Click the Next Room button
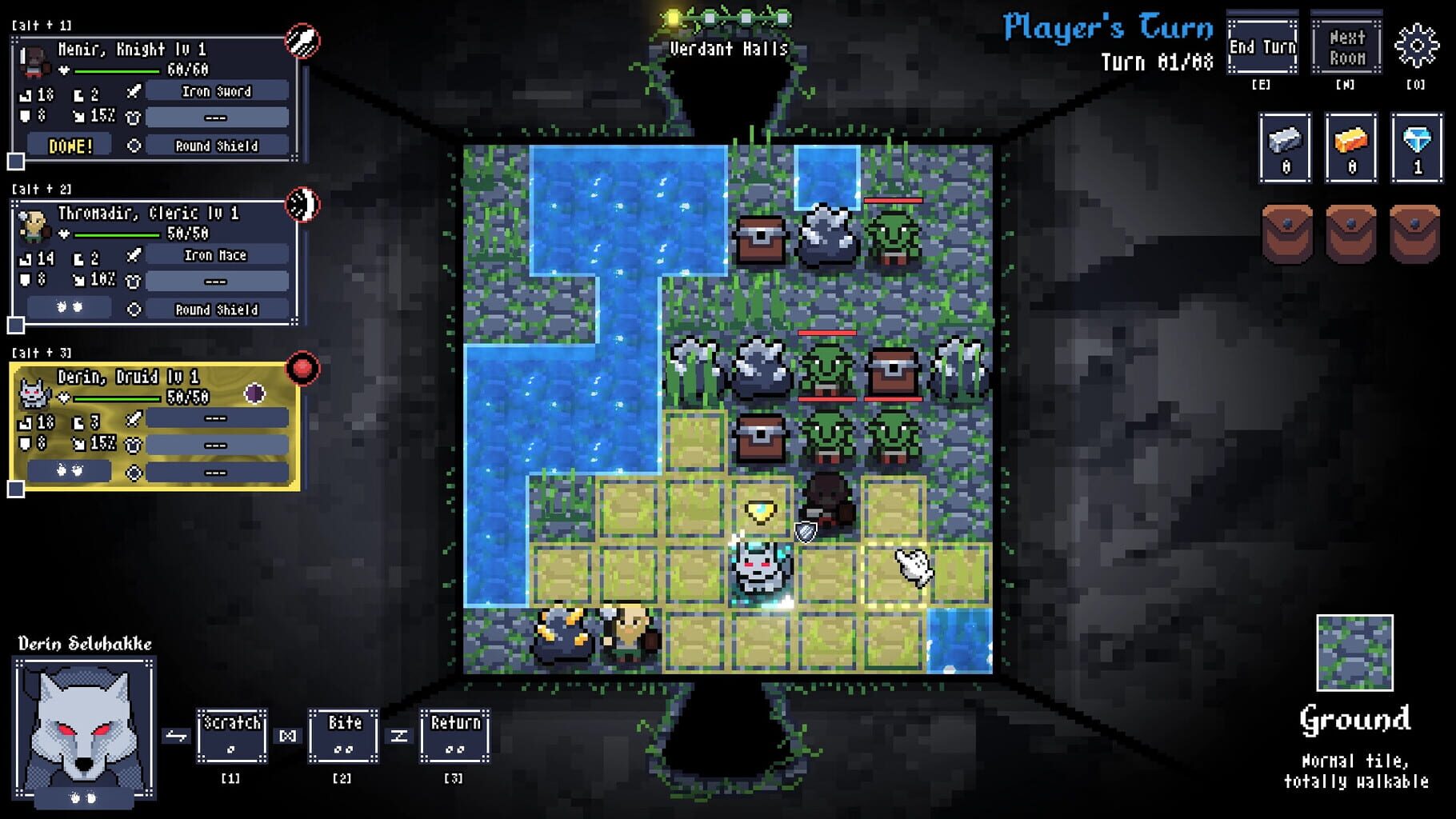The image size is (1456, 819). (1345, 46)
